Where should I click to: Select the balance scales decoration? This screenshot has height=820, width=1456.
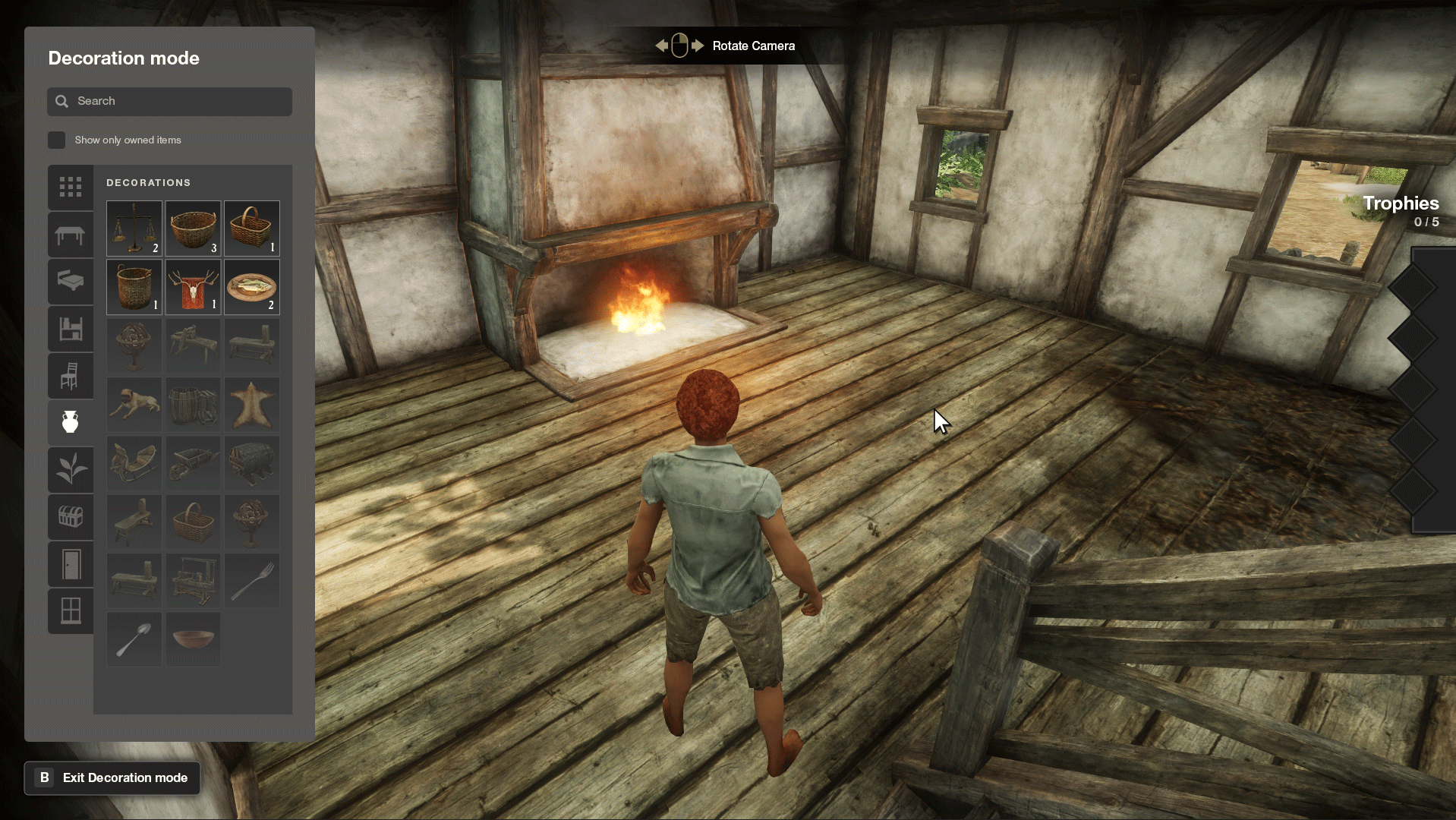pyautogui.click(x=134, y=228)
